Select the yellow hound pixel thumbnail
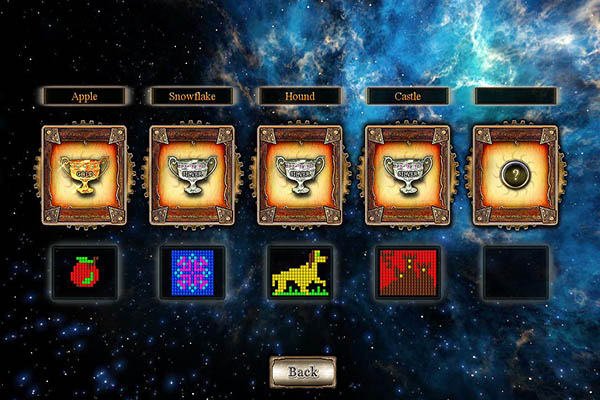 (x=300, y=272)
